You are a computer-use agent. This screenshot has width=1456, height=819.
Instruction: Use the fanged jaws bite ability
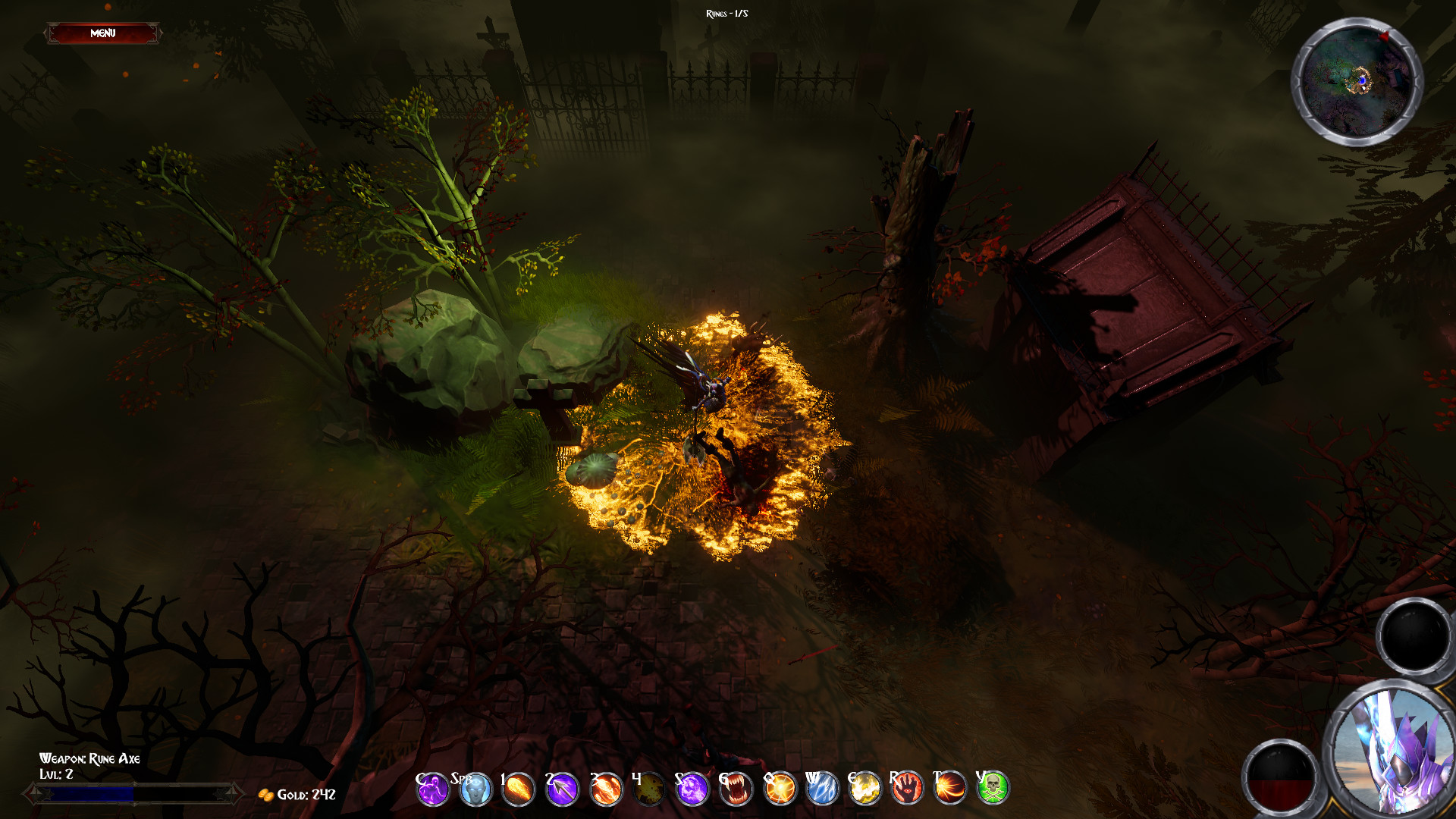pyautogui.click(x=736, y=789)
